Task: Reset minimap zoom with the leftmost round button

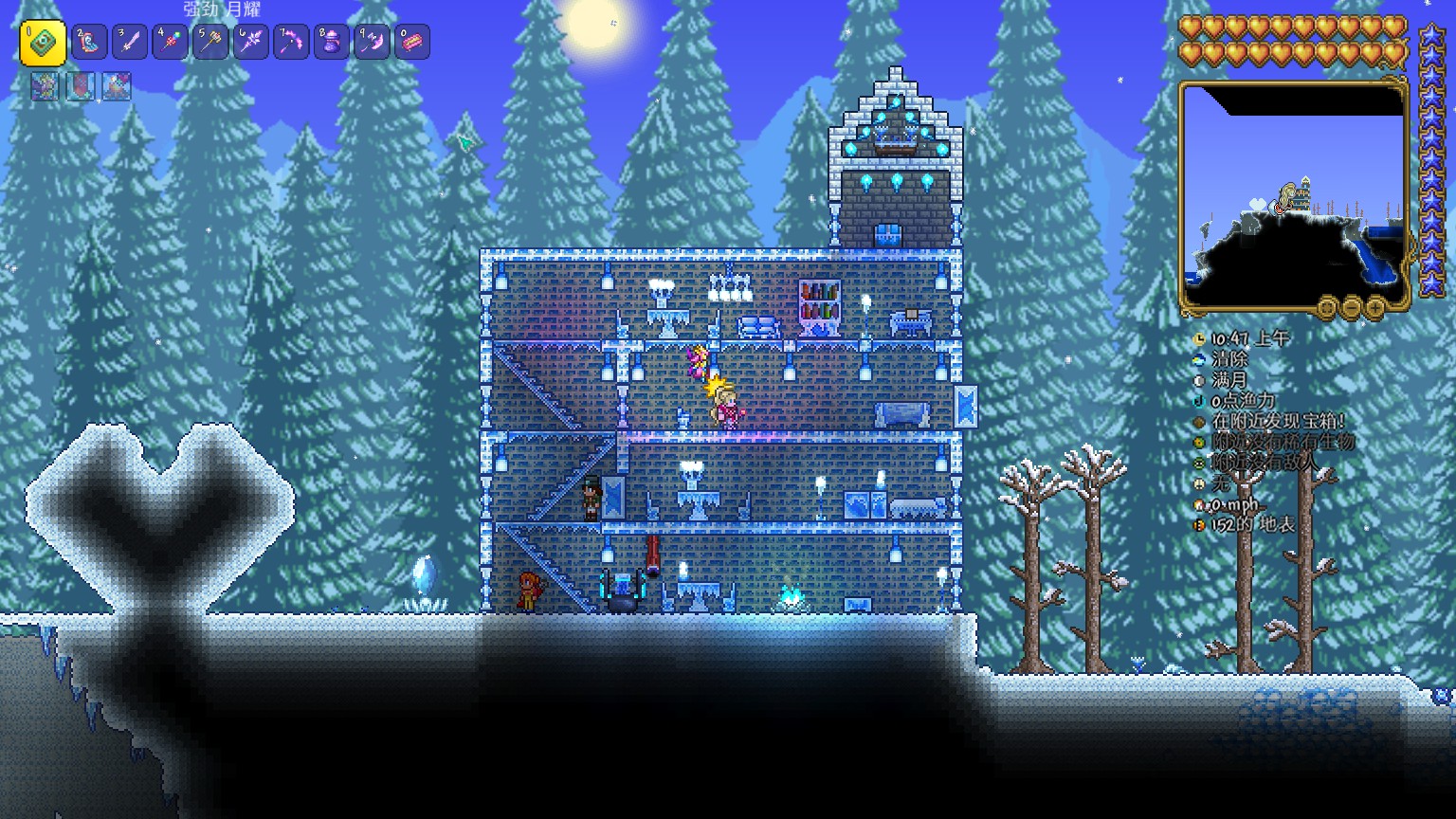Action: pos(1328,307)
